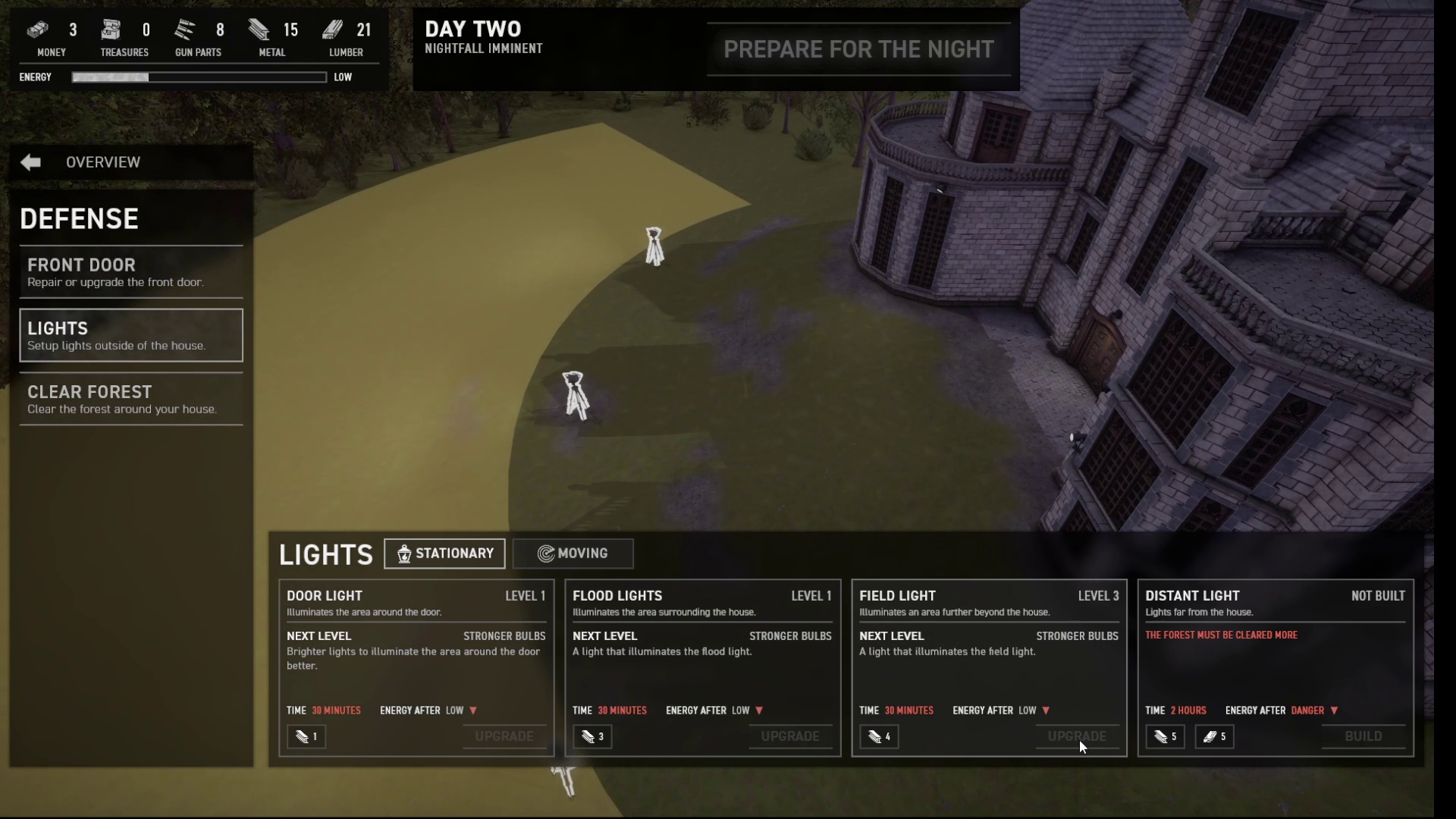The width and height of the screenshot is (1456, 819).
Task: Build the Distant Light
Action: [x=1363, y=736]
